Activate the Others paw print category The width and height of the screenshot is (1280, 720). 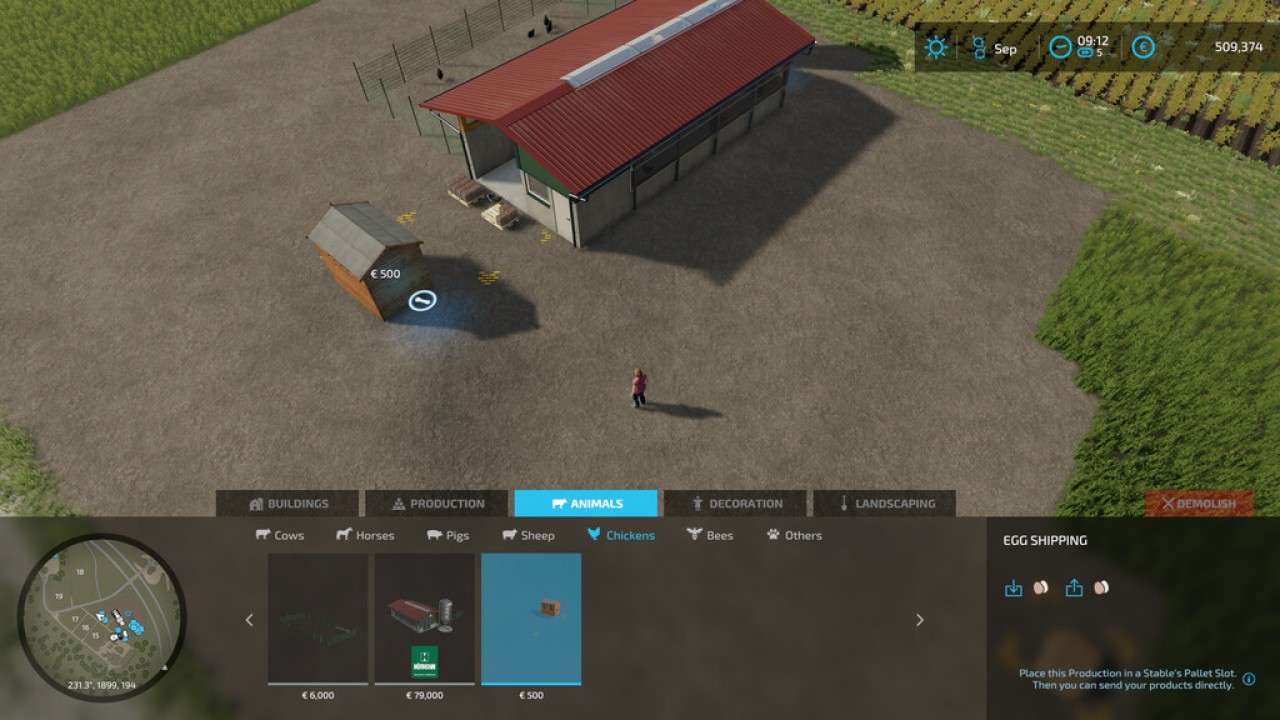[794, 535]
